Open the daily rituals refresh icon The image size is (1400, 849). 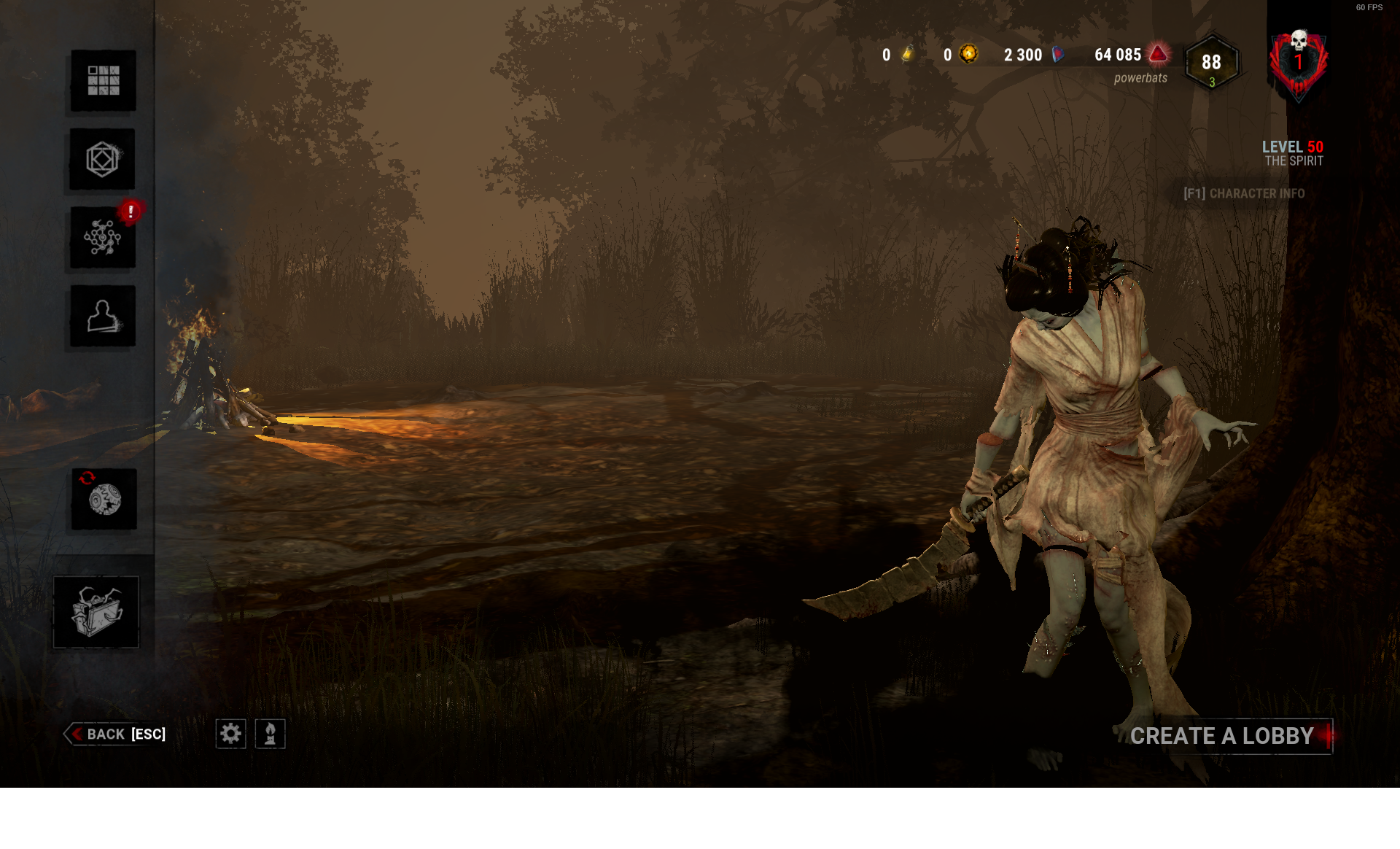(x=102, y=498)
